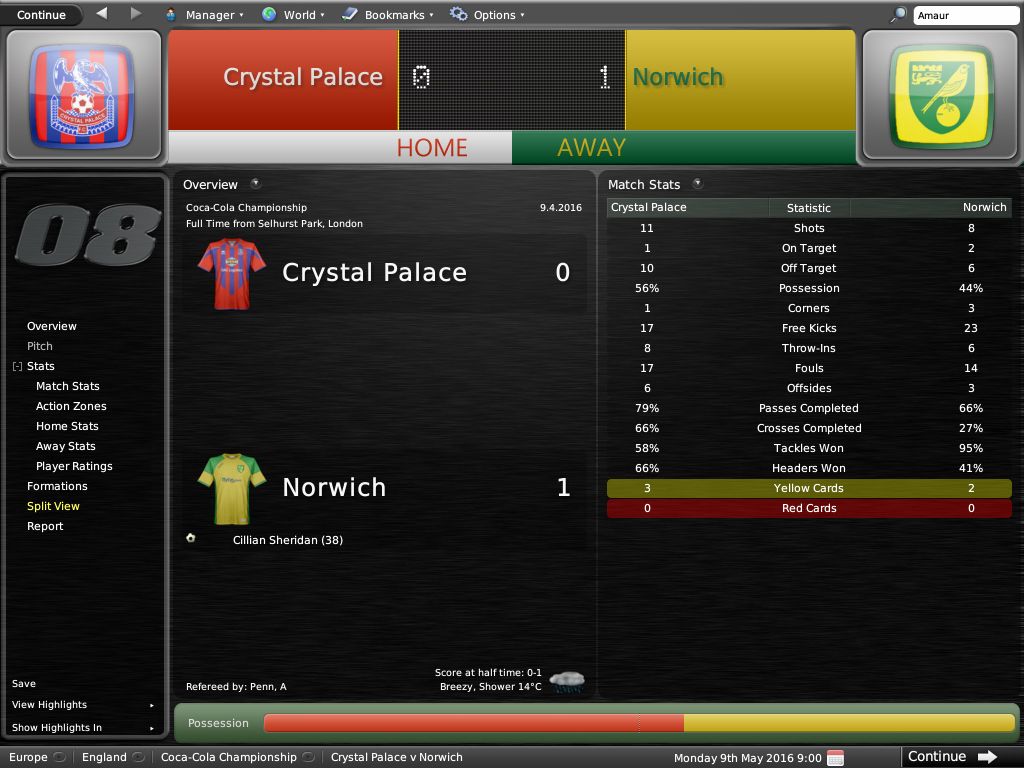This screenshot has height=768, width=1024.
Task: Open the Player Ratings page
Action: coord(74,466)
